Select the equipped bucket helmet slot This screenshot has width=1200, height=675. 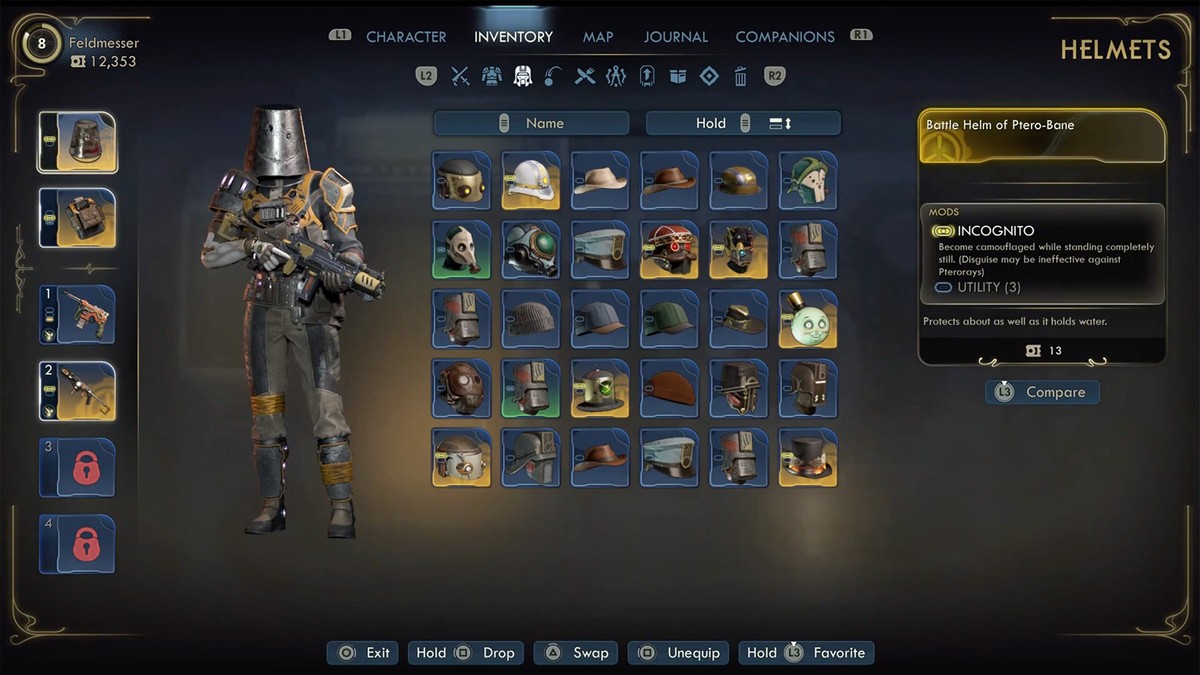tap(77, 142)
